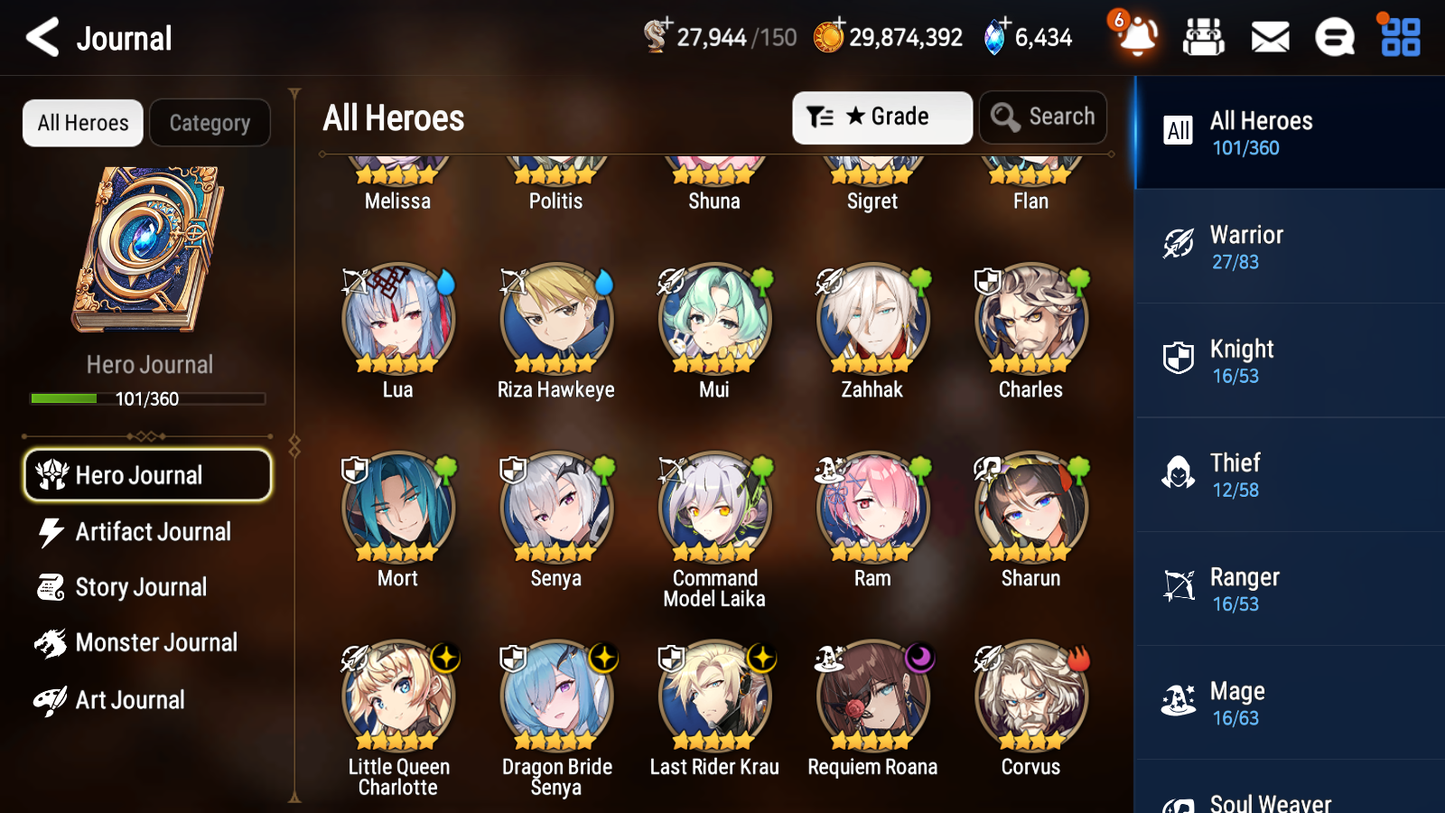Click the back arrow next to Journal
The height and width of the screenshot is (813, 1445).
coord(43,37)
